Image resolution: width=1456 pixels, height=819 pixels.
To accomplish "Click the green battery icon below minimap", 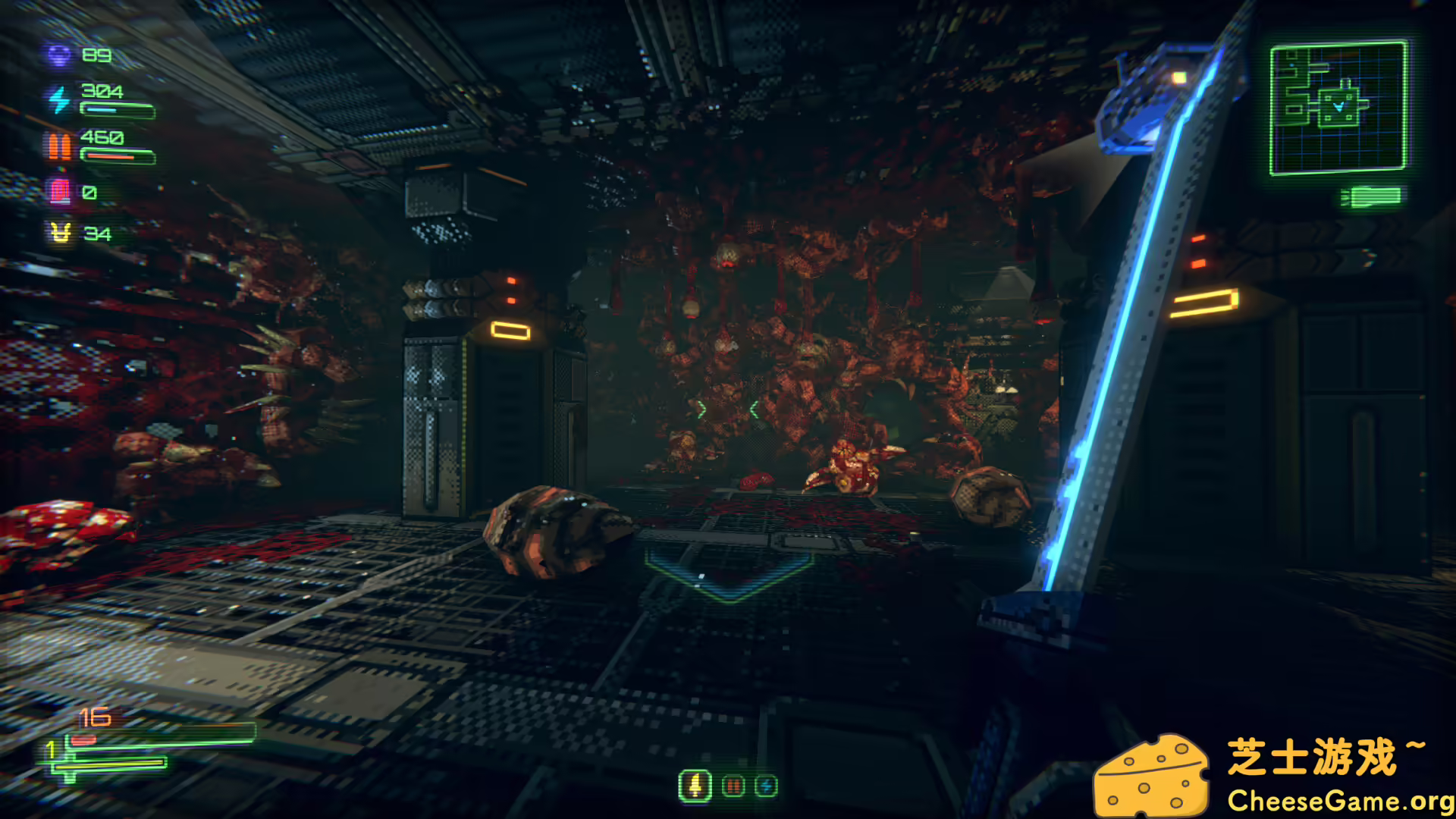I will 1371,197.
